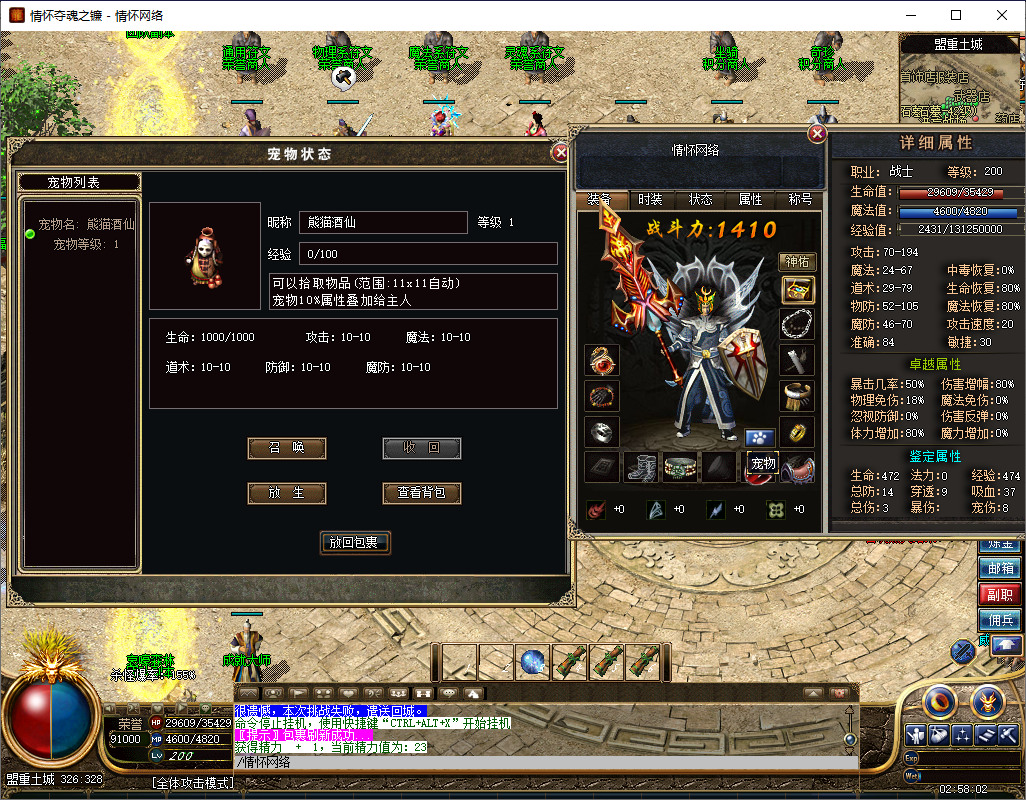The width and height of the screenshot is (1026, 800).
Task: Open the 副职 sub-profession menu
Action: [999, 594]
